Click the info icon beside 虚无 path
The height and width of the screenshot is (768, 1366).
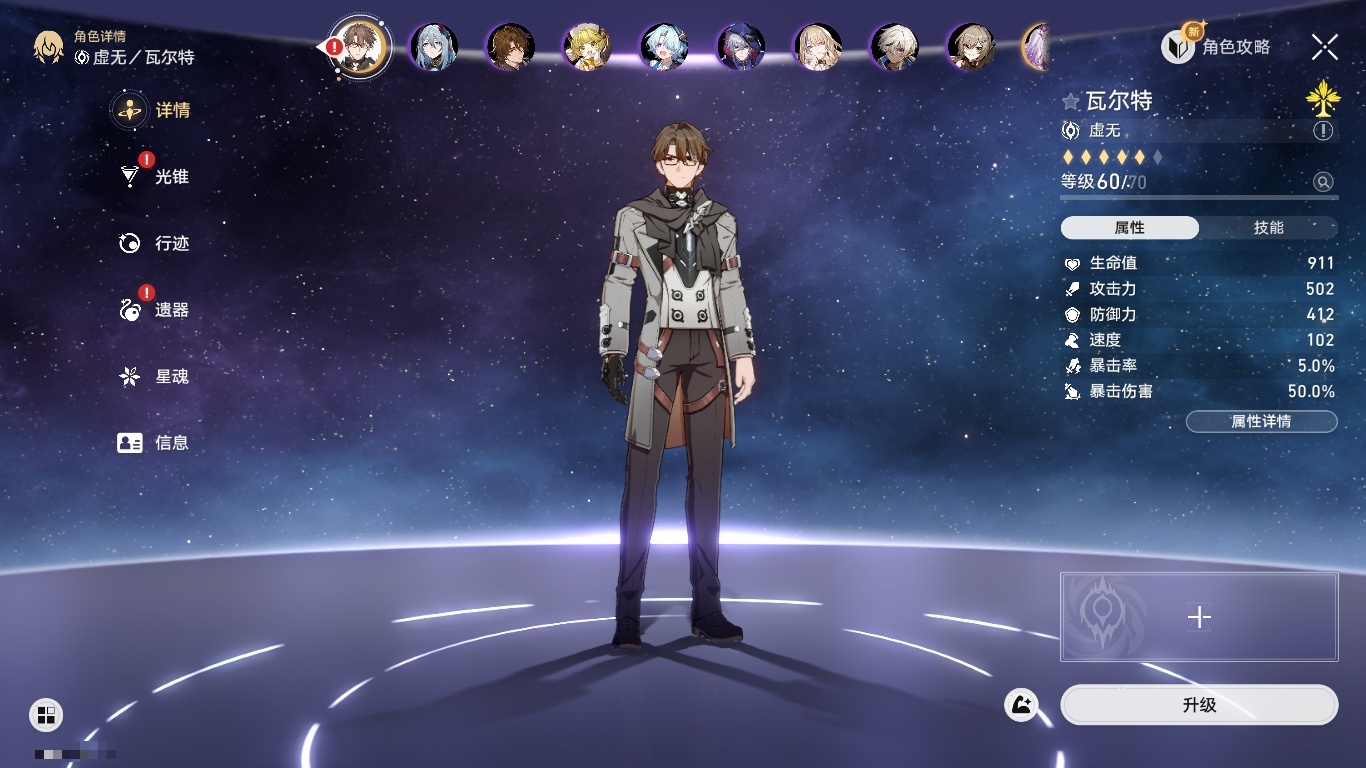pos(1323,131)
